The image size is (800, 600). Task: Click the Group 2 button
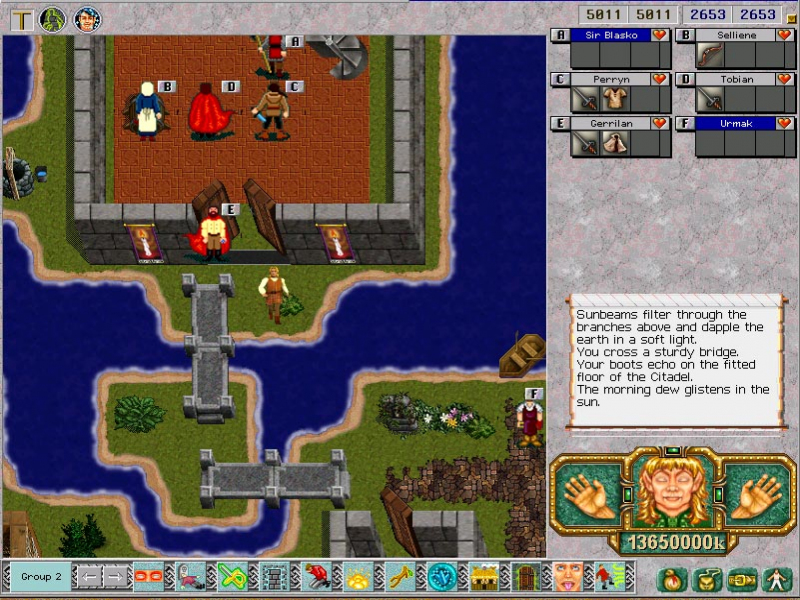42,577
